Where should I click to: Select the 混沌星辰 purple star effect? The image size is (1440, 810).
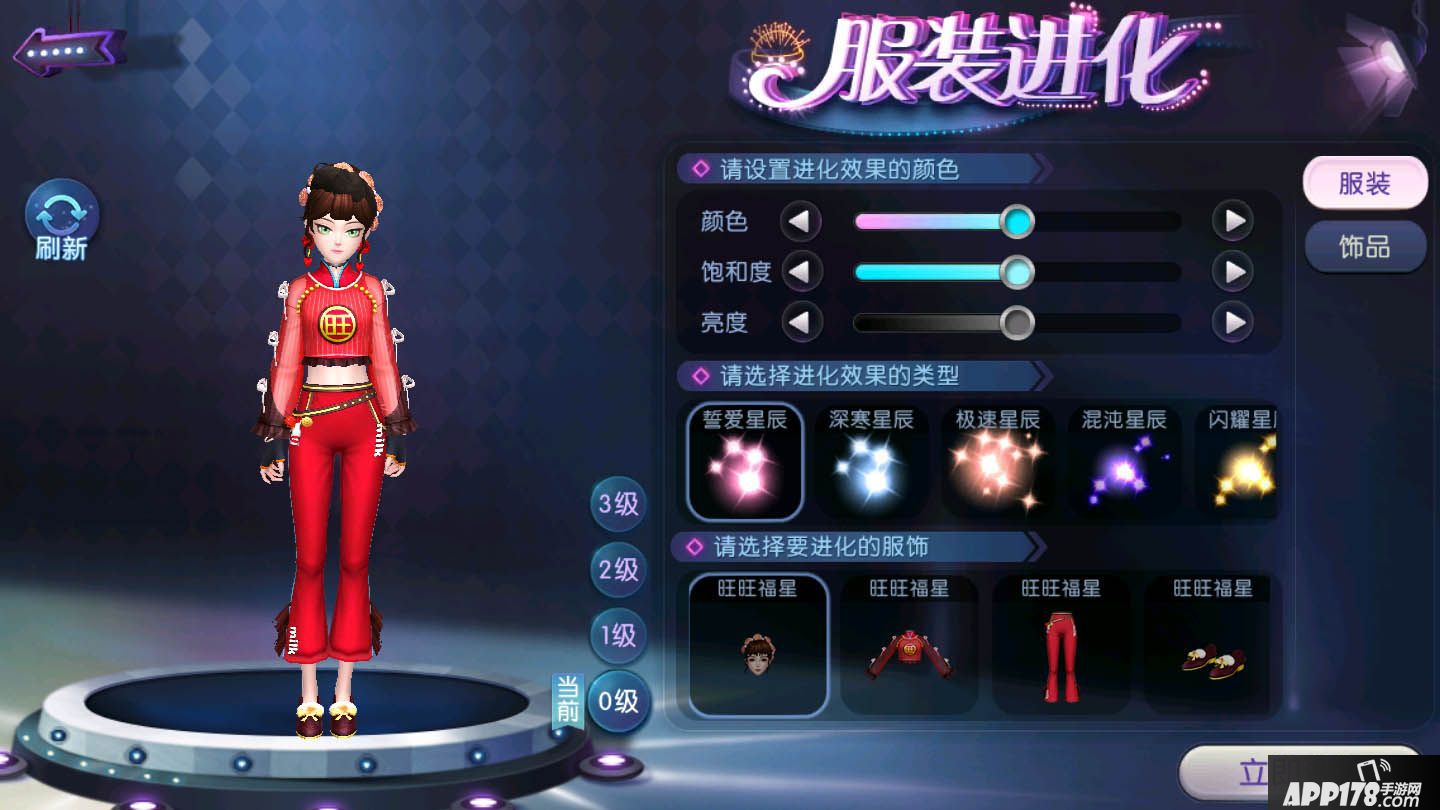click(x=1124, y=460)
